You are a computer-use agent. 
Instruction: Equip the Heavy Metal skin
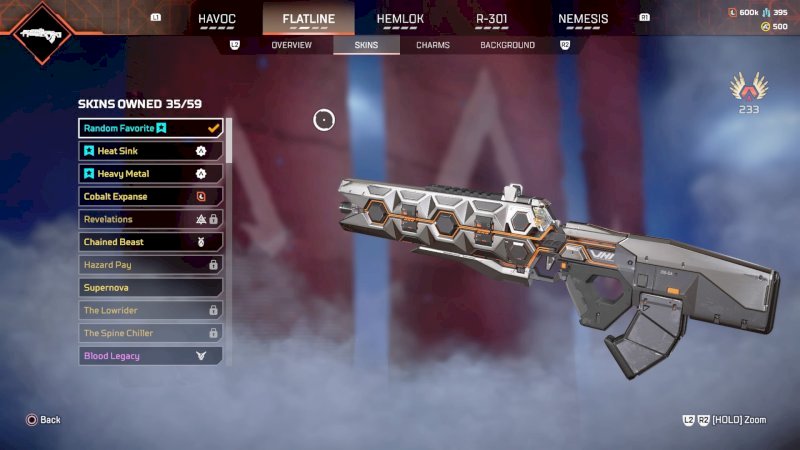tap(150, 174)
